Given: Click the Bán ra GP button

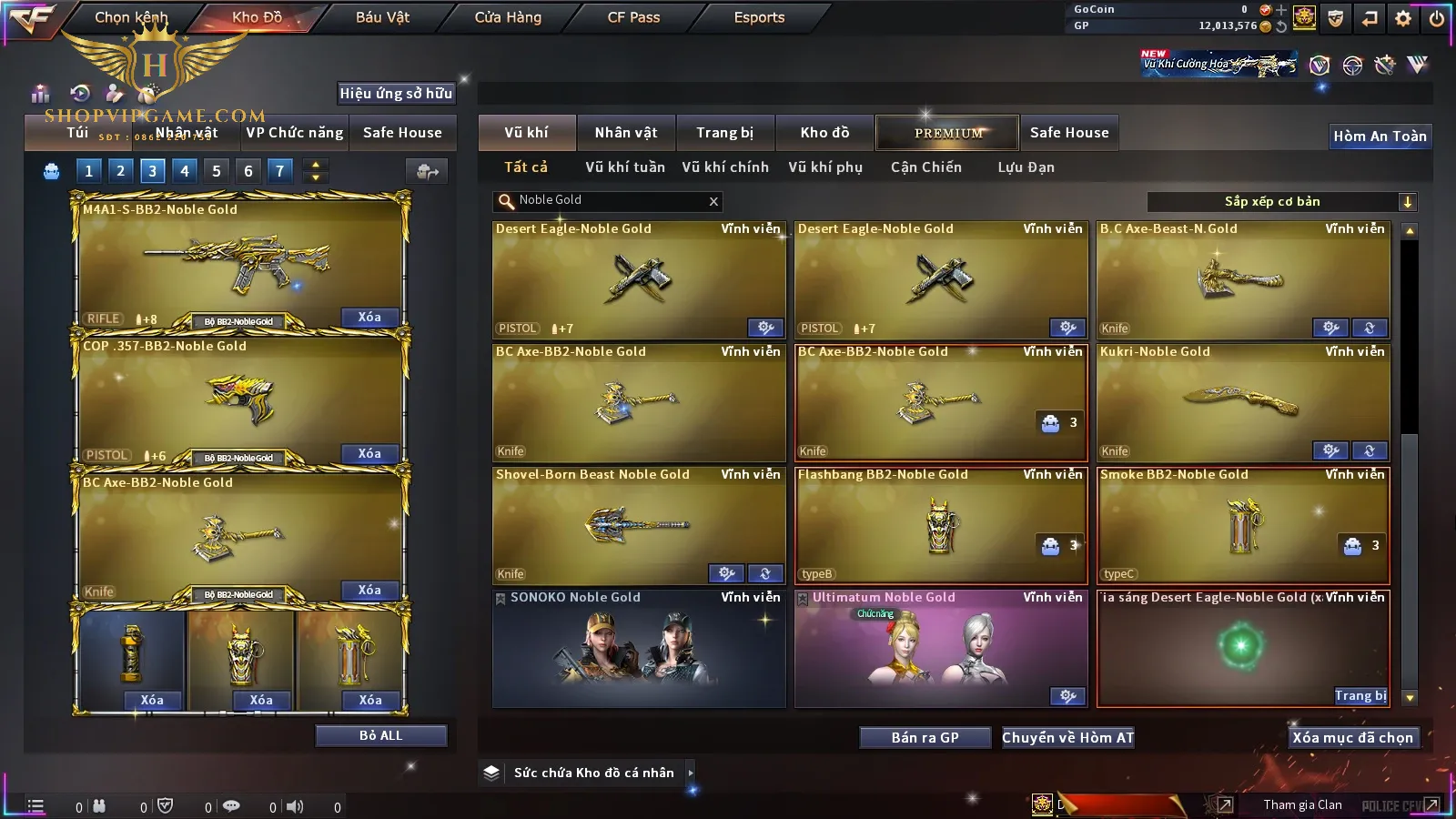Looking at the screenshot, I should (x=925, y=737).
